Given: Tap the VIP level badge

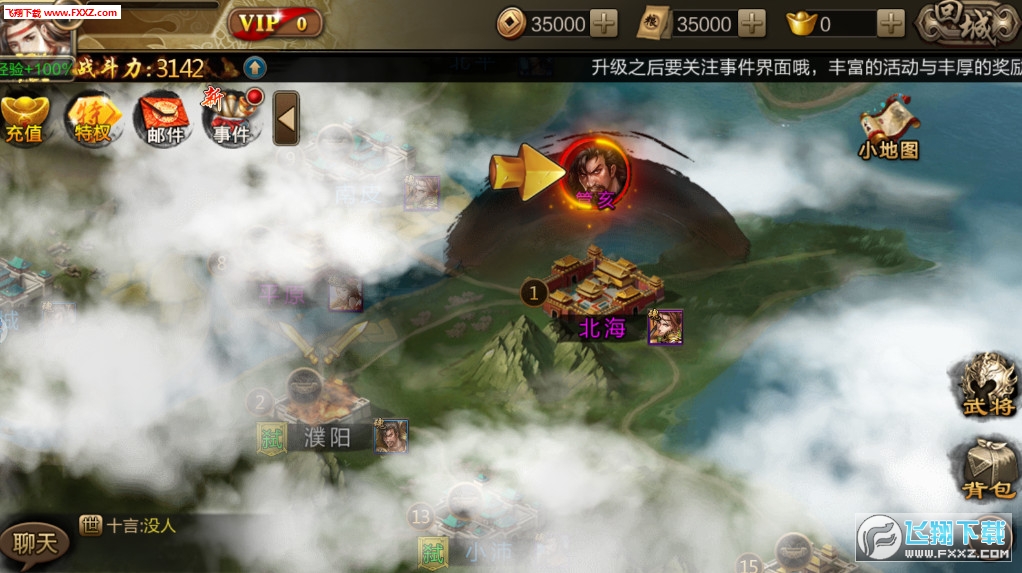Looking at the screenshot, I should coord(275,23).
